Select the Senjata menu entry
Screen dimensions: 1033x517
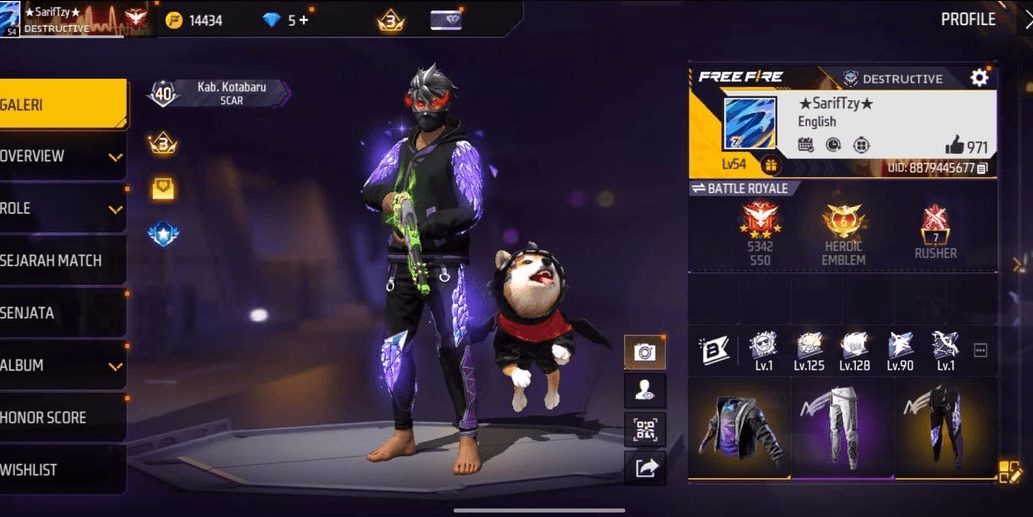pyautogui.click(x=60, y=313)
